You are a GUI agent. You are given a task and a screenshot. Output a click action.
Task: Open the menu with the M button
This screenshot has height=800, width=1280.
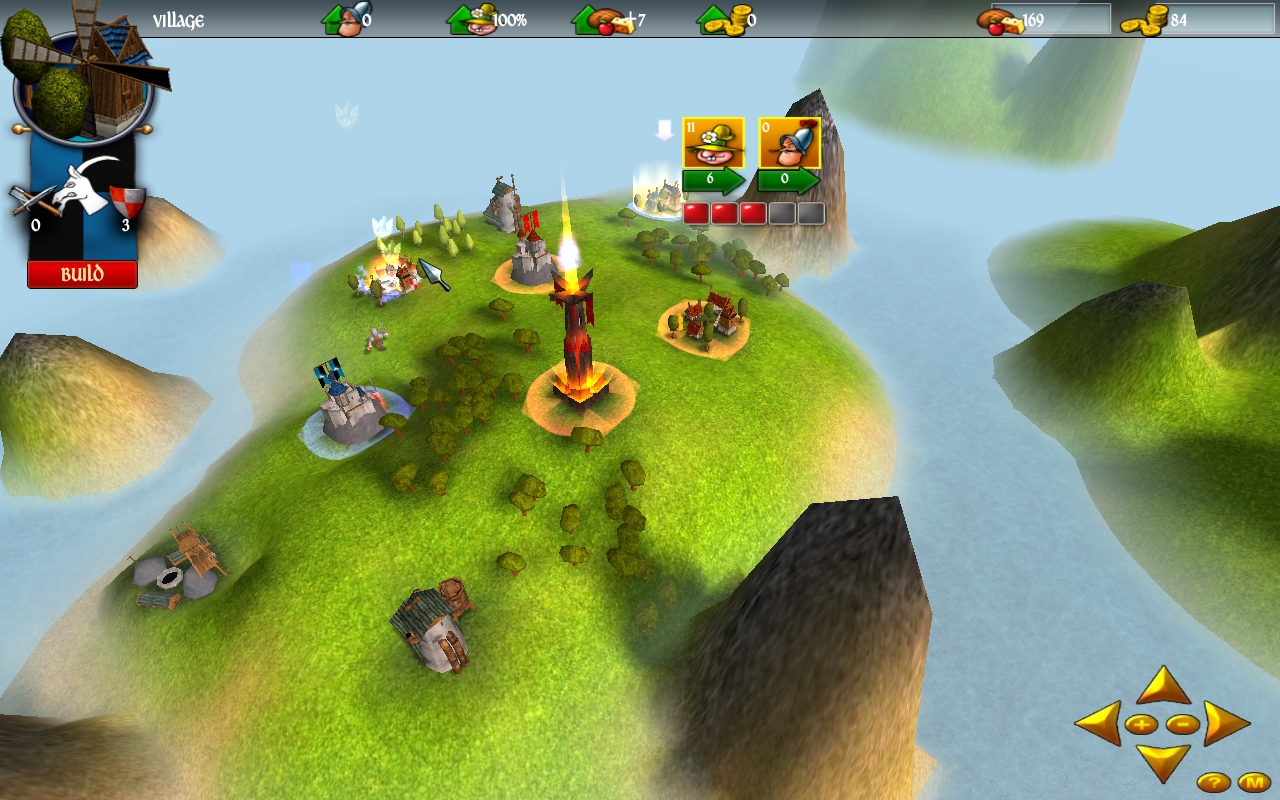(1253, 782)
